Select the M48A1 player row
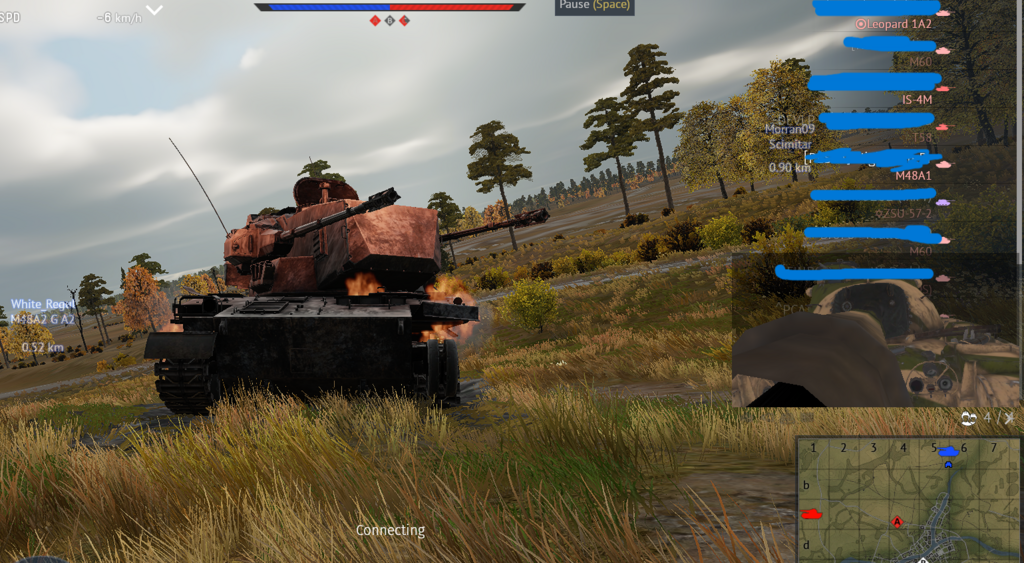The image size is (1024, 563). pyautogui.click(x=912, y=175)
